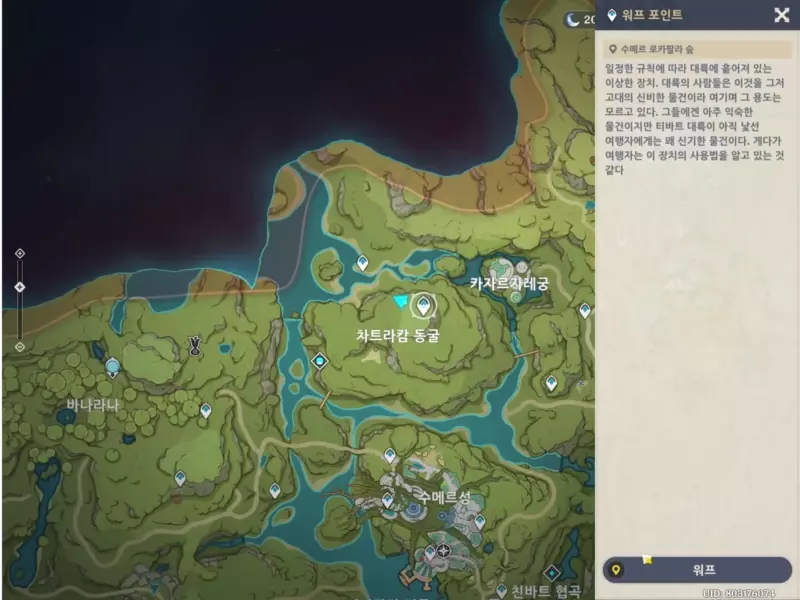Zoom out with the map slider's bottom button
Image resolution: width=800 pixels, height=600 pixels.
[19, 346]
